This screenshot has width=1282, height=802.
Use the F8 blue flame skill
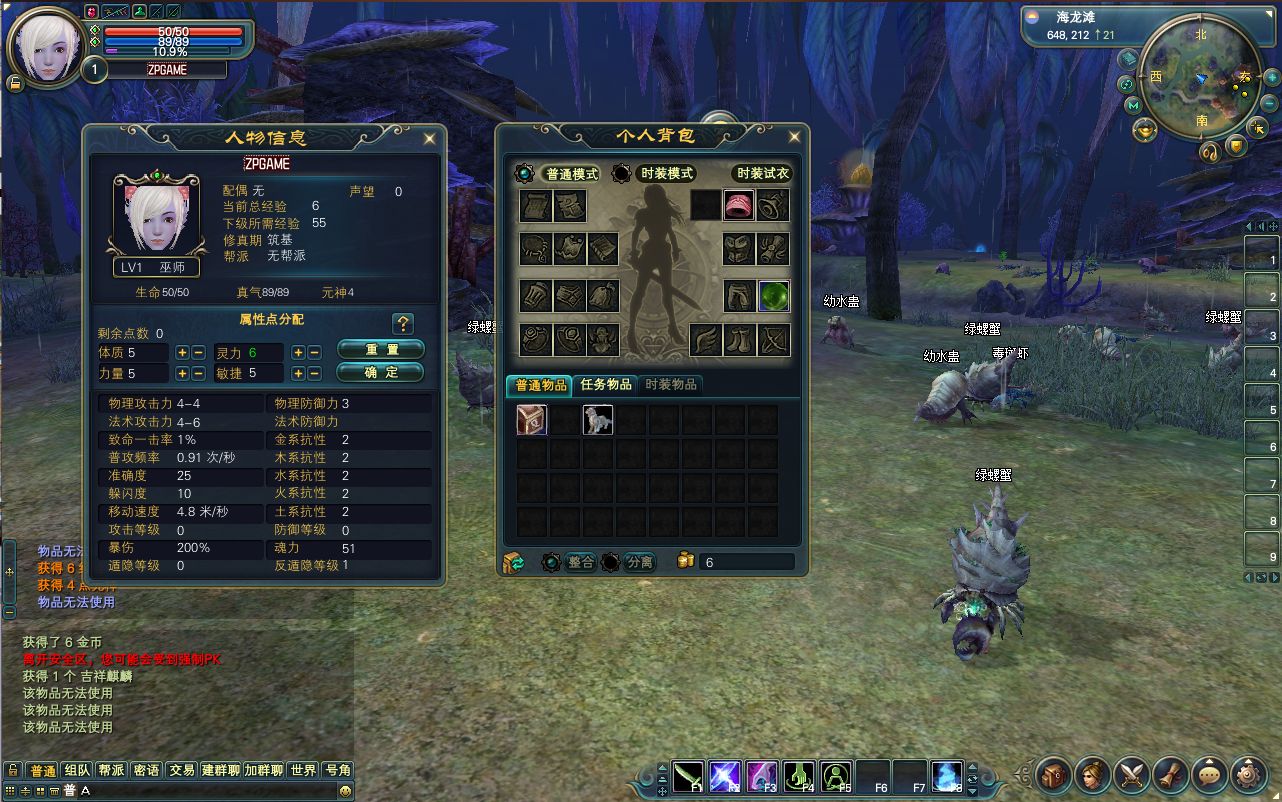[946, 776]
